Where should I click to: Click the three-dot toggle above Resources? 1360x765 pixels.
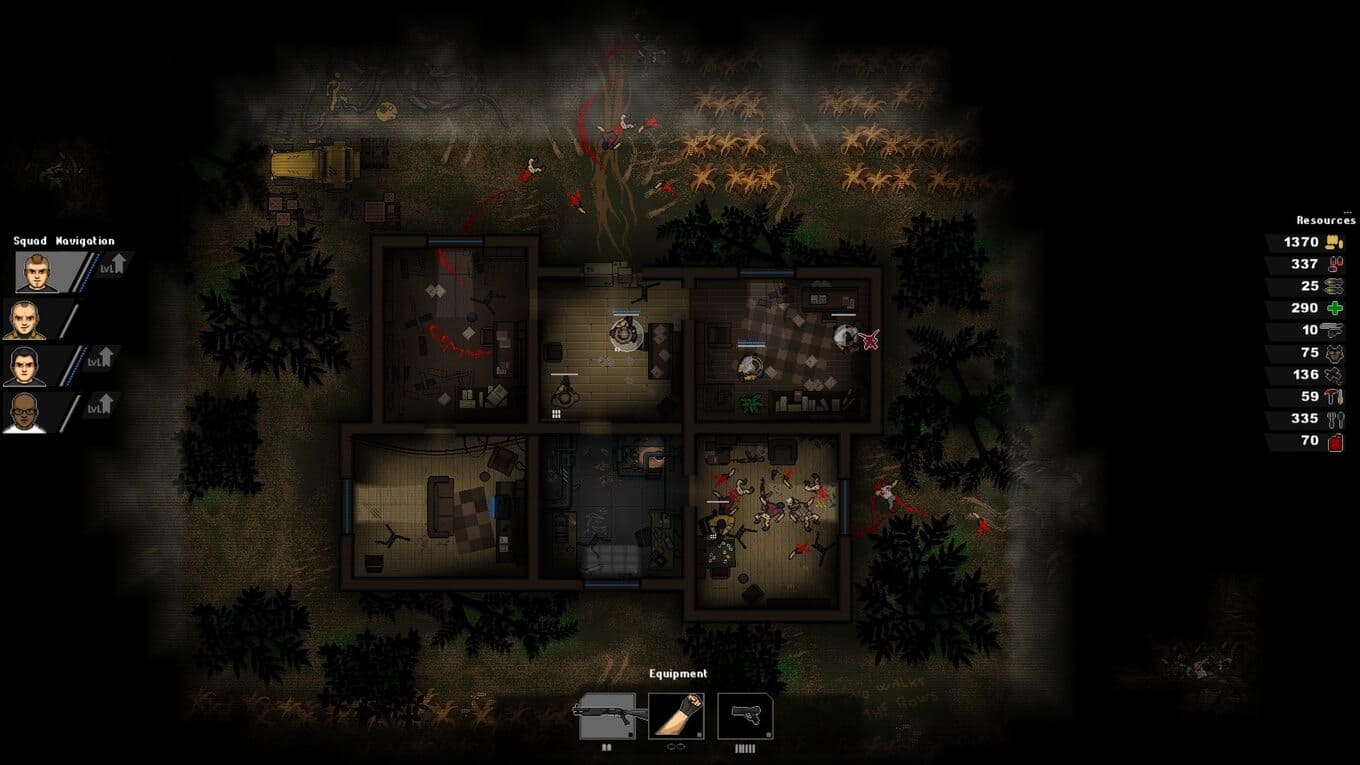[1347, 212]
